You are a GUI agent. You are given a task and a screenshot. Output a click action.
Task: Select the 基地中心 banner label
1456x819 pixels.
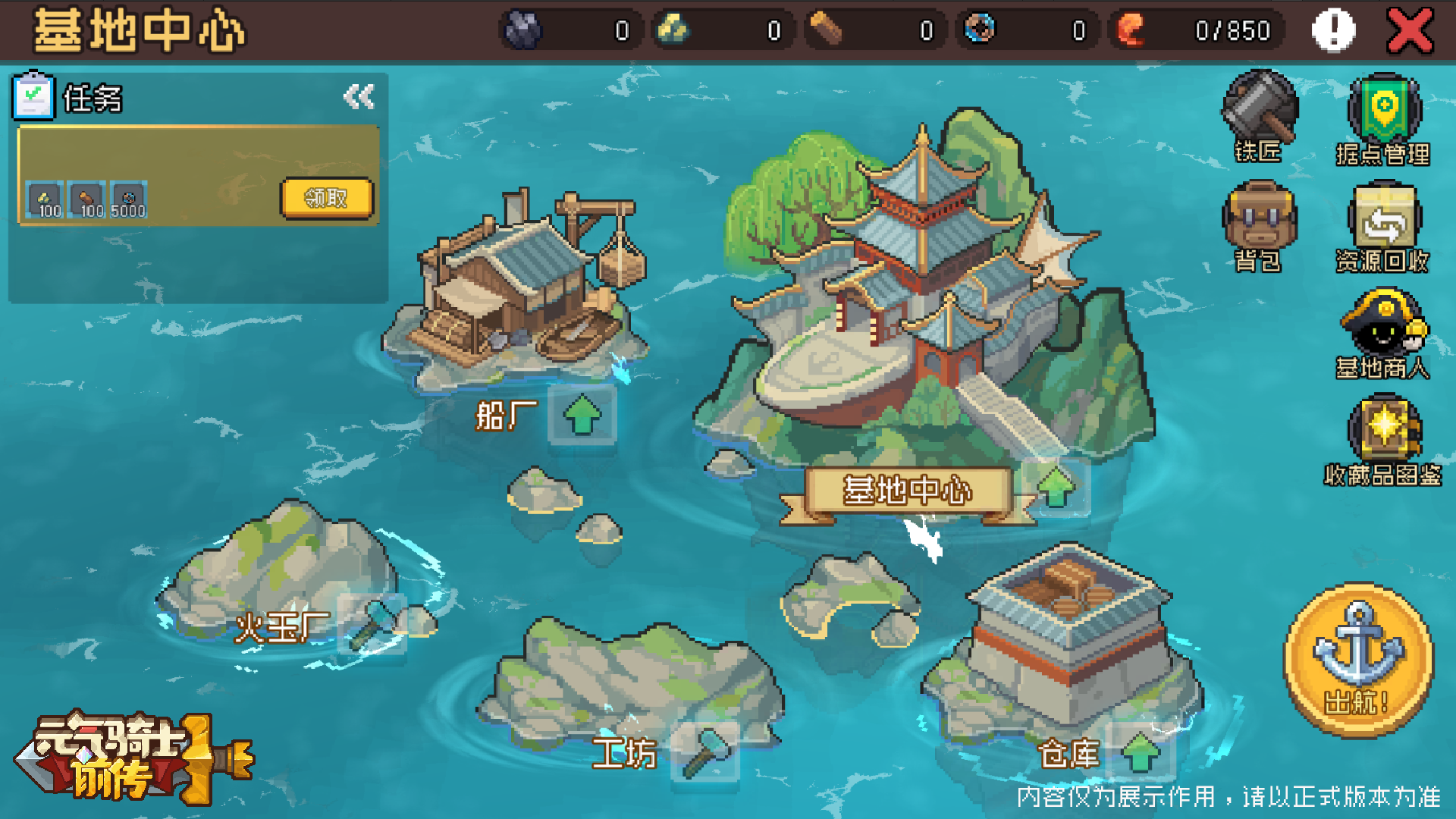click(907, 491)
